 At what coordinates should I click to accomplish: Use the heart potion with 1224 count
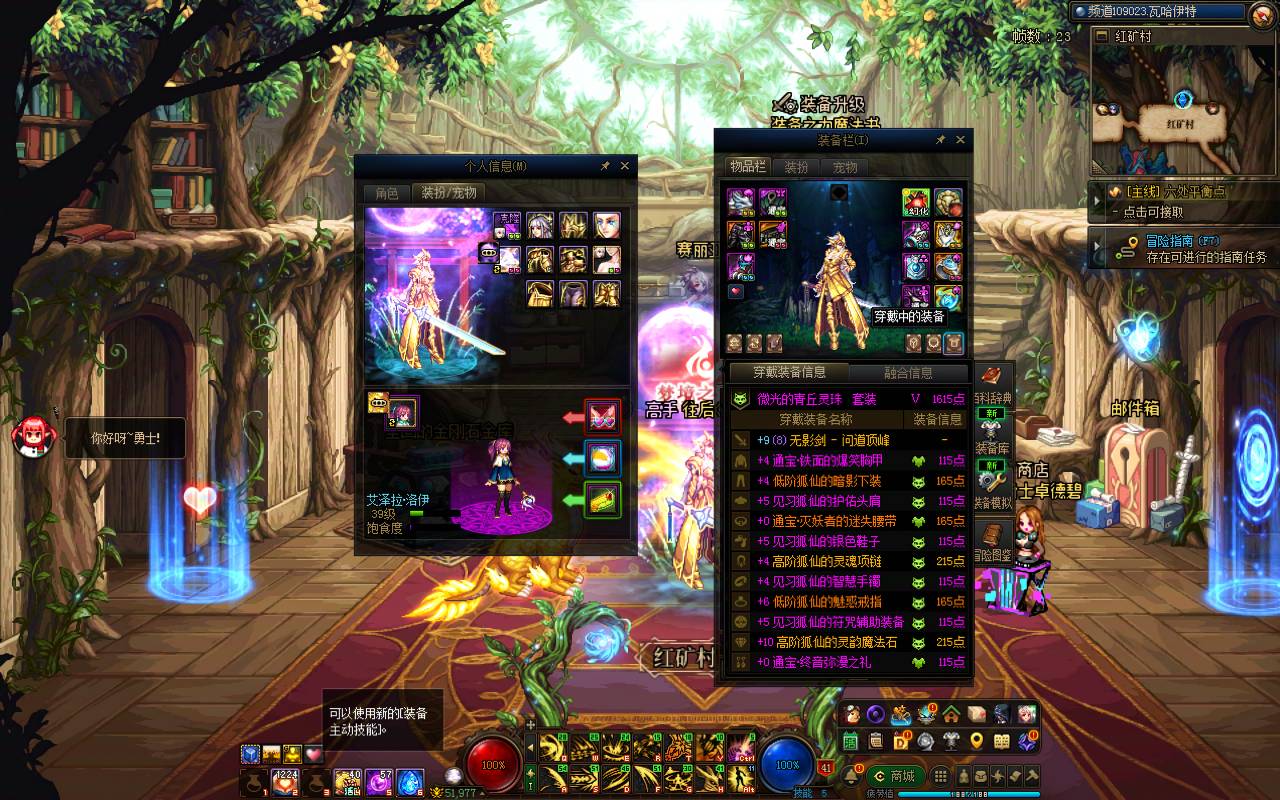click(285, 782)
